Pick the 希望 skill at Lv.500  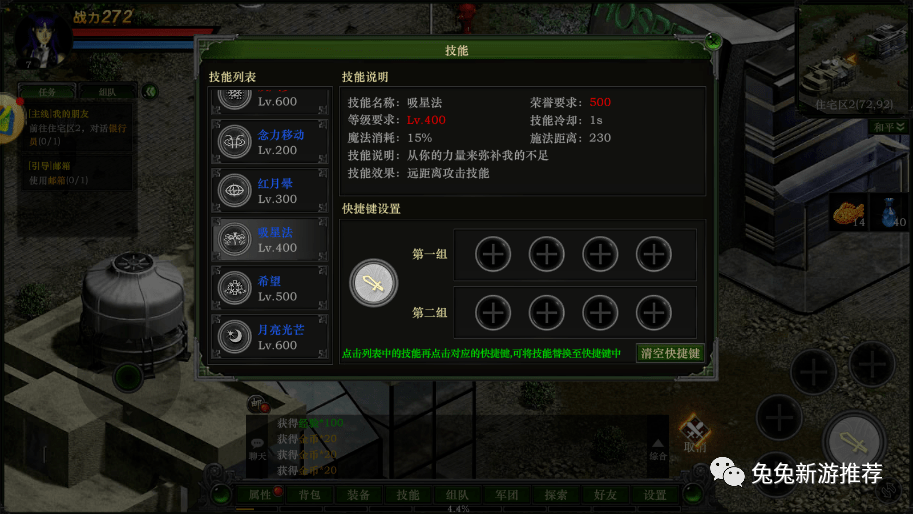[270, 289]
